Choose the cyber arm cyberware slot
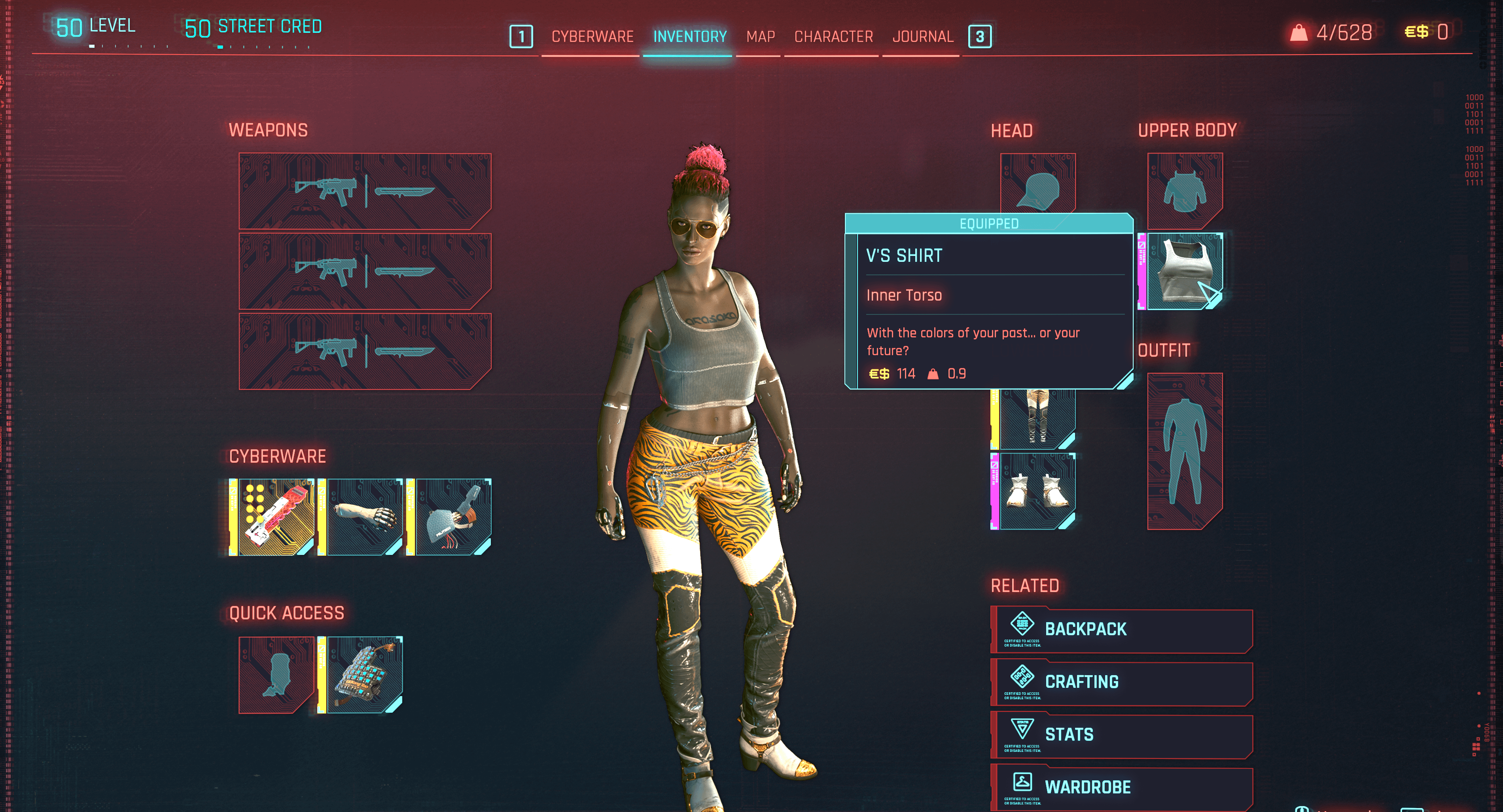The image size is (1503, 812). (365, 517)
